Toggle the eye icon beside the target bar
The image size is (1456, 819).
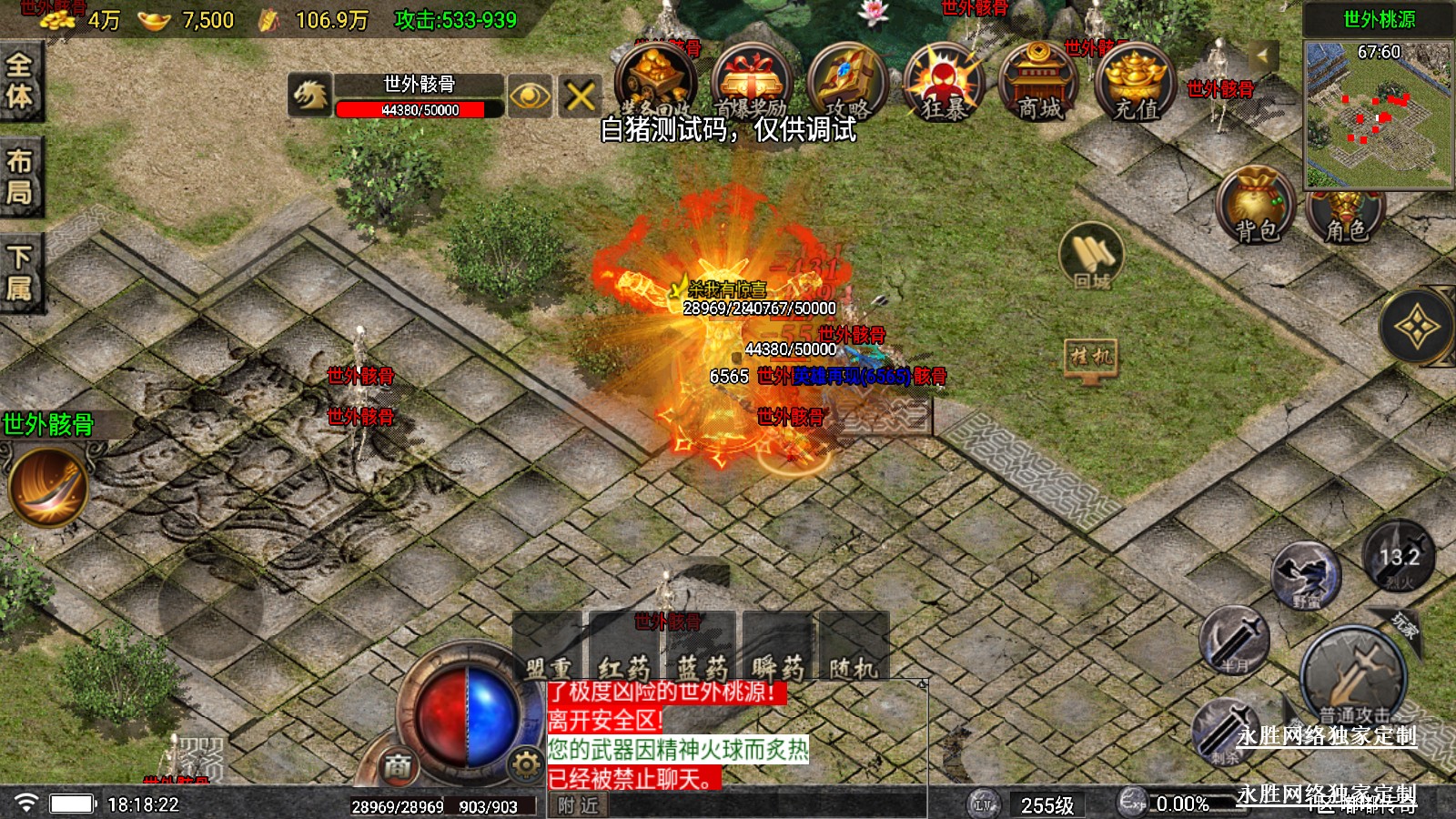click(530, 96)
